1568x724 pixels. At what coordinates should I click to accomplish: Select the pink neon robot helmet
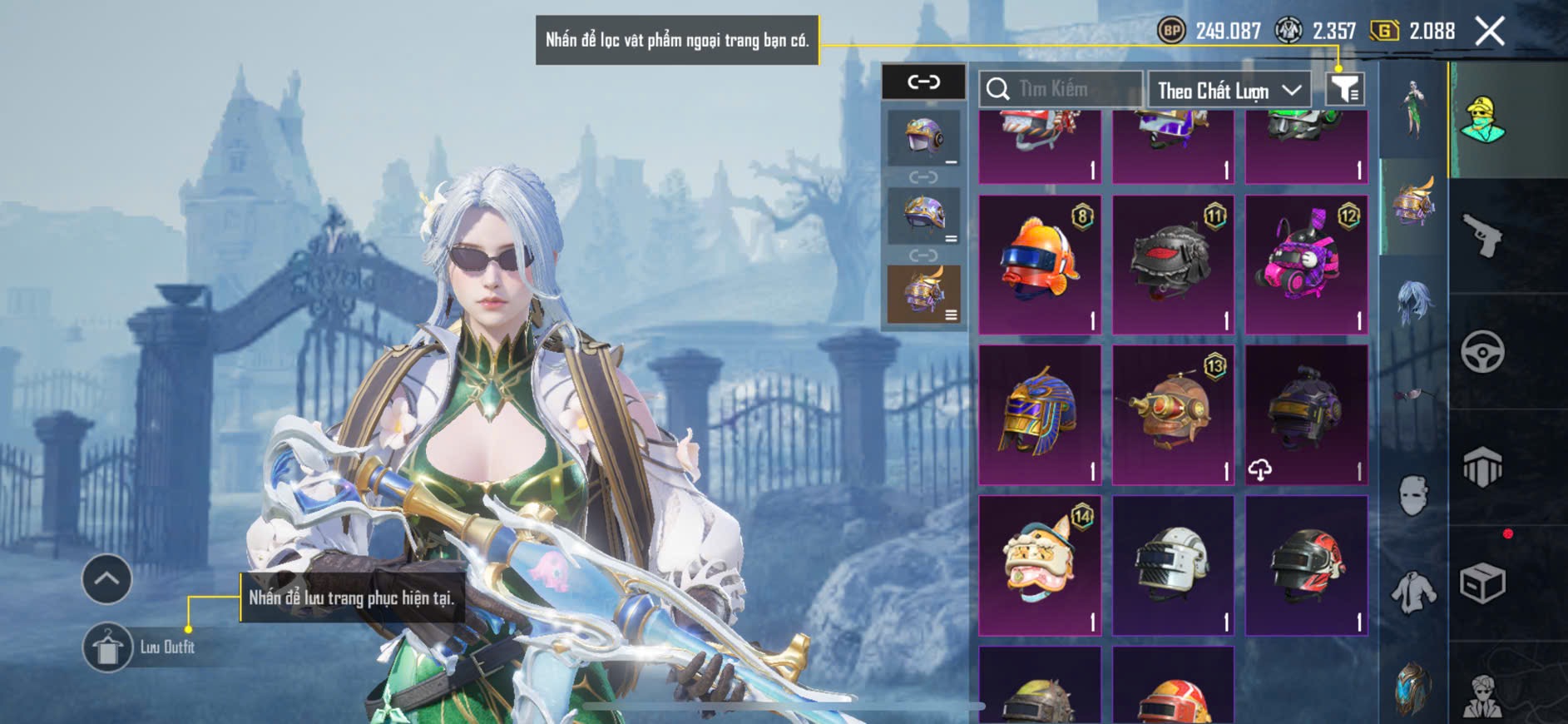coord(1306,265)
